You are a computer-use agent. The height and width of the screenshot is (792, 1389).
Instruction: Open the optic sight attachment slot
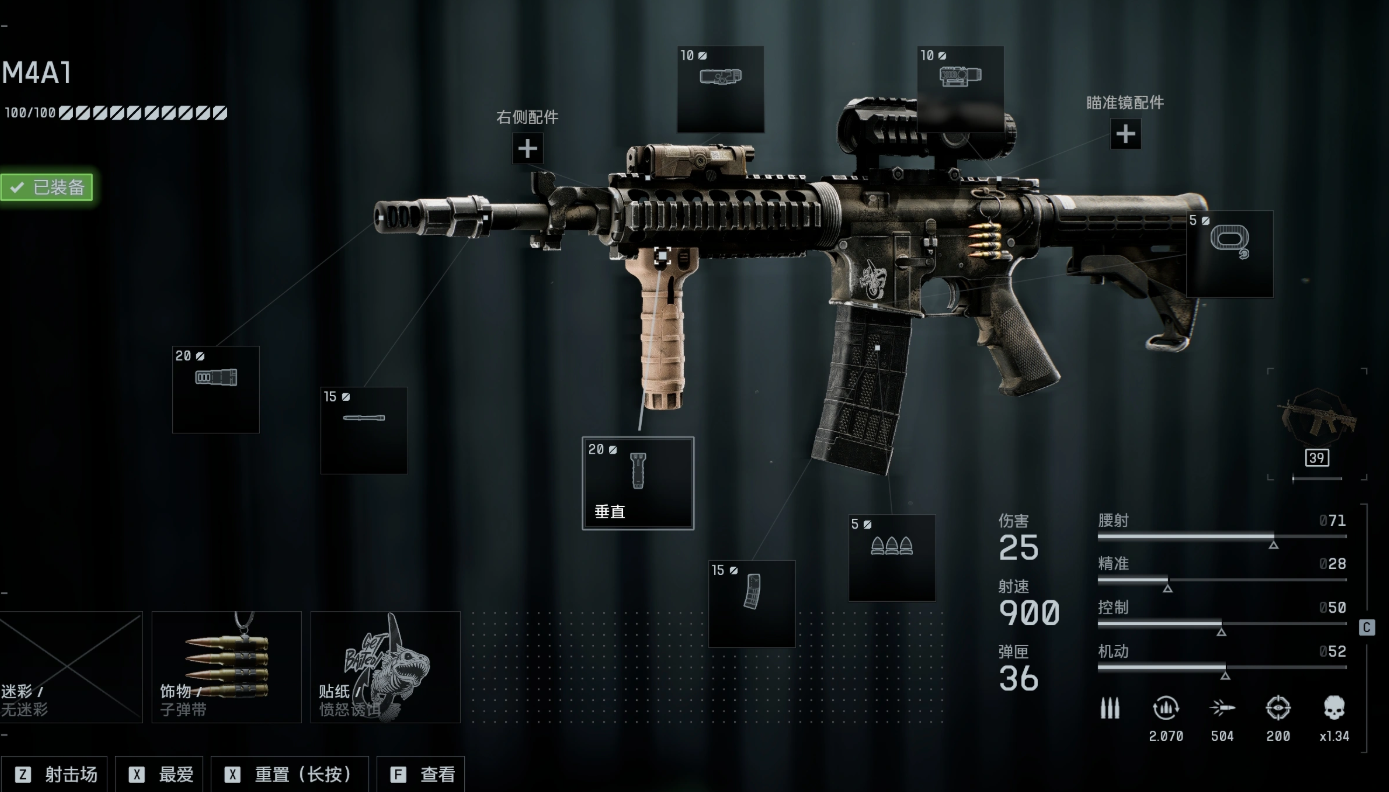point(960,88)
